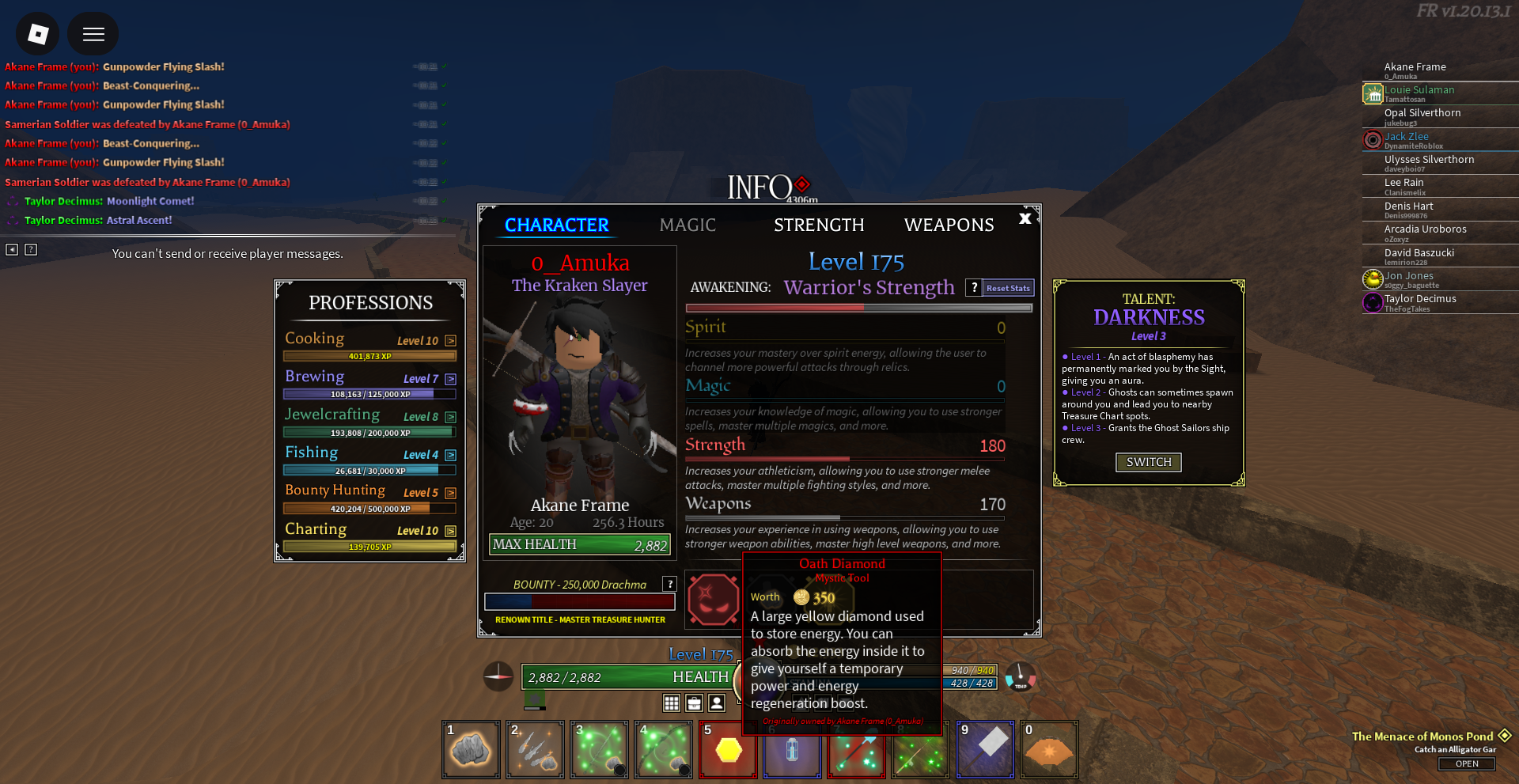1519x784 pixels.
Task: Open the Strength tab
Action: coord(819,225)
